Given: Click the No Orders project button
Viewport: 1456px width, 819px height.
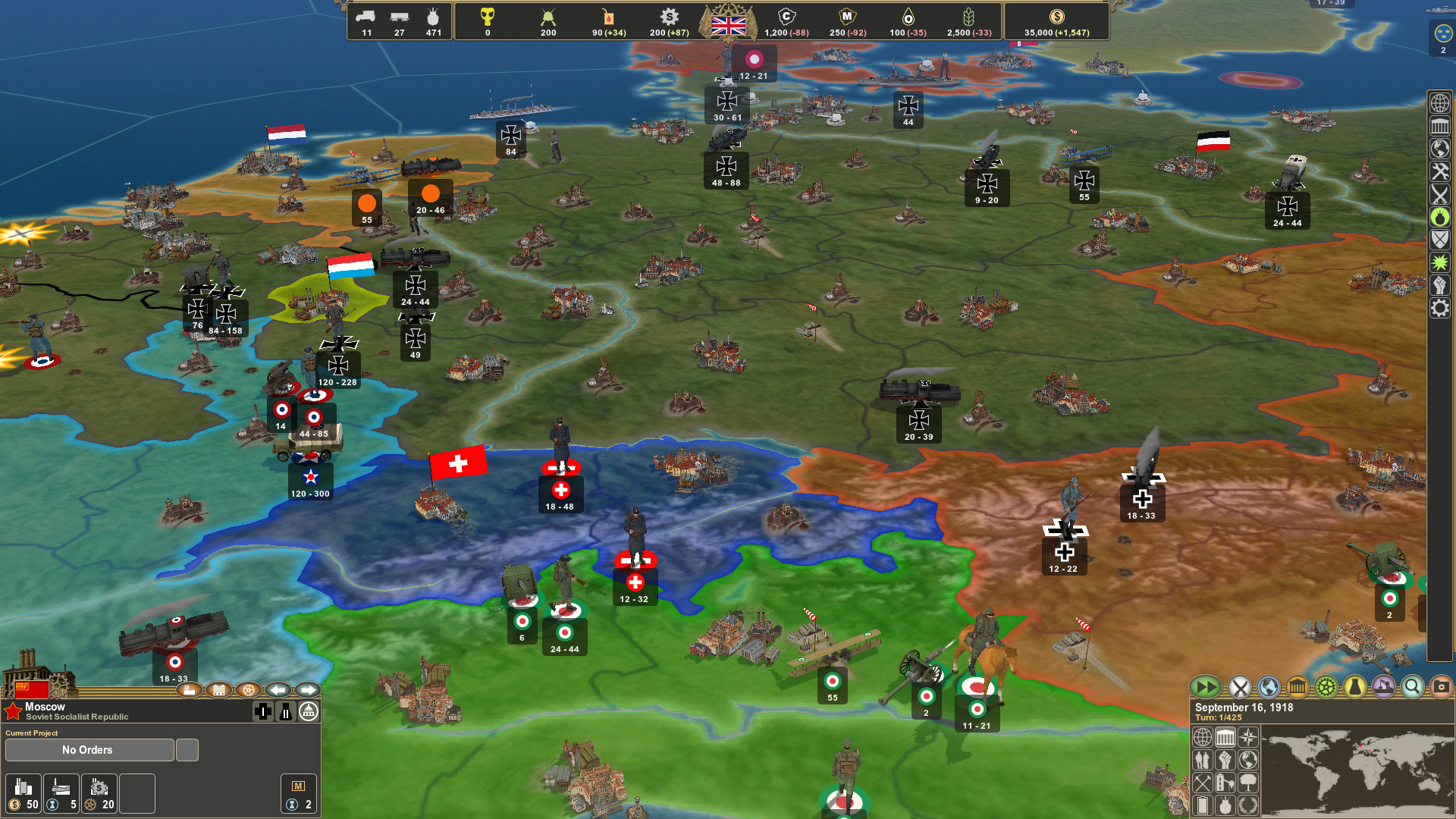Looking at the screenshot, I should pyautogui.click(x=86, y=749).
